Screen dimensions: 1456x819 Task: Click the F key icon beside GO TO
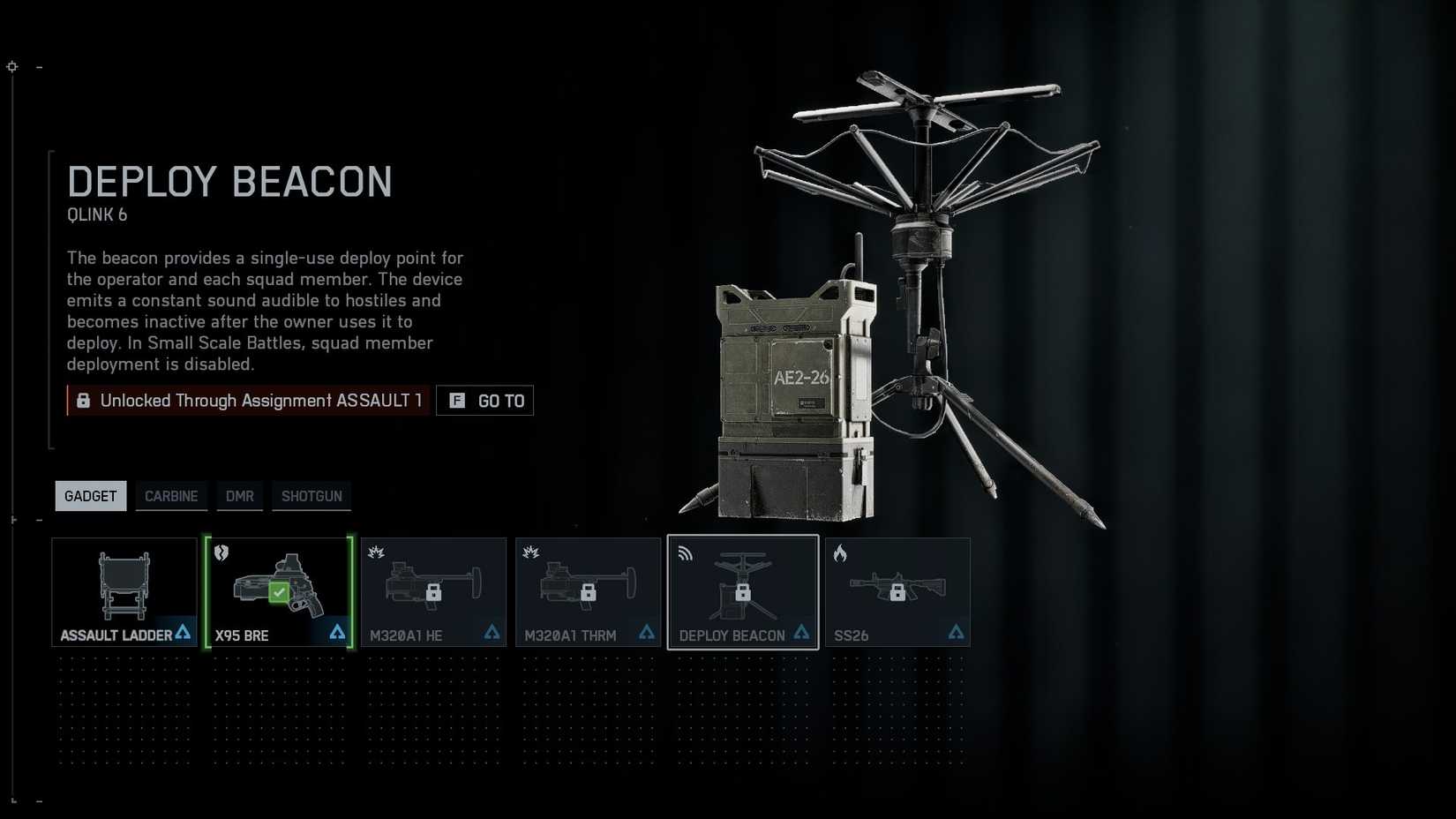tap(456, 400)
